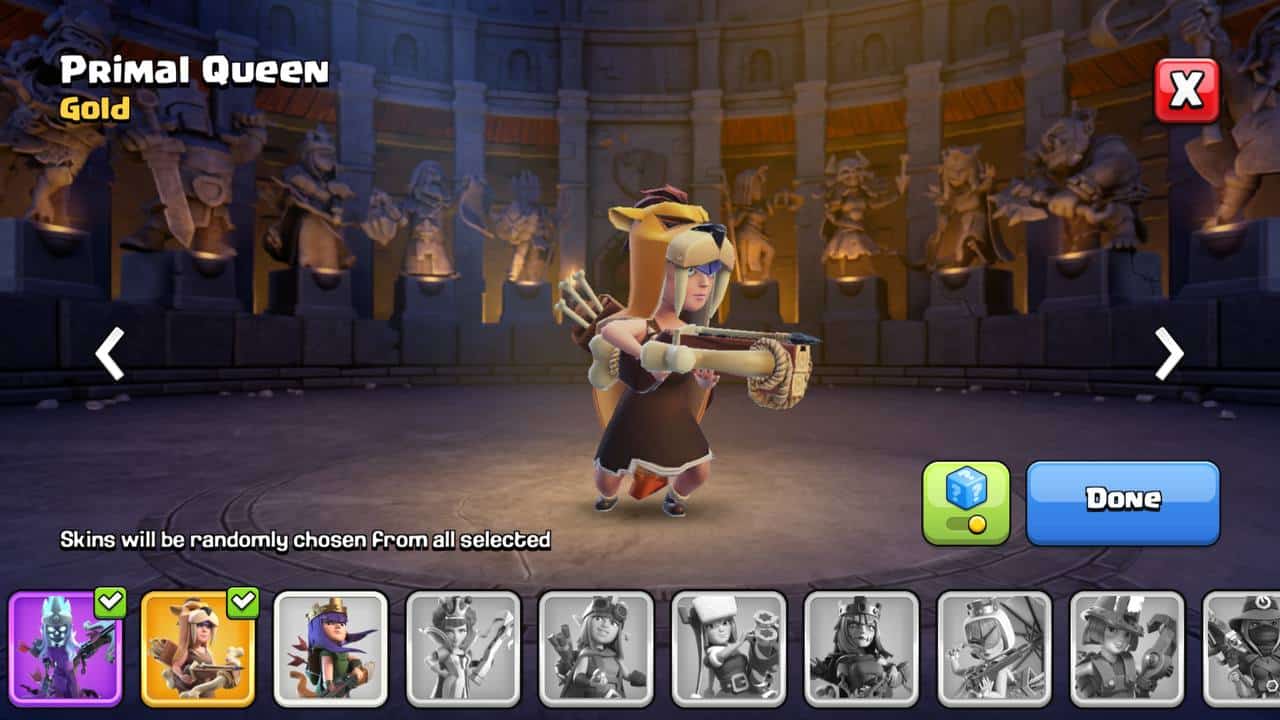Choose the gold Primal Queen skin thumbnail
1280x720 pixels.
(198, 648)
